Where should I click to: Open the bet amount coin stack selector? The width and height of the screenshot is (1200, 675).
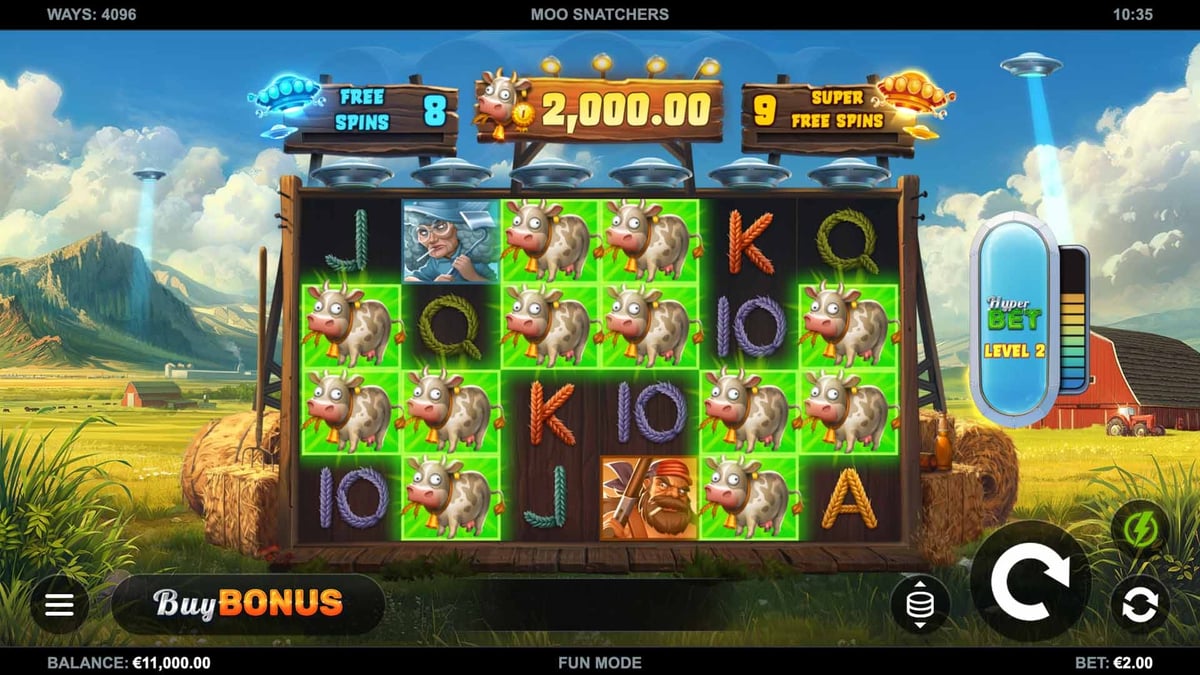click(x=920, y=604)
